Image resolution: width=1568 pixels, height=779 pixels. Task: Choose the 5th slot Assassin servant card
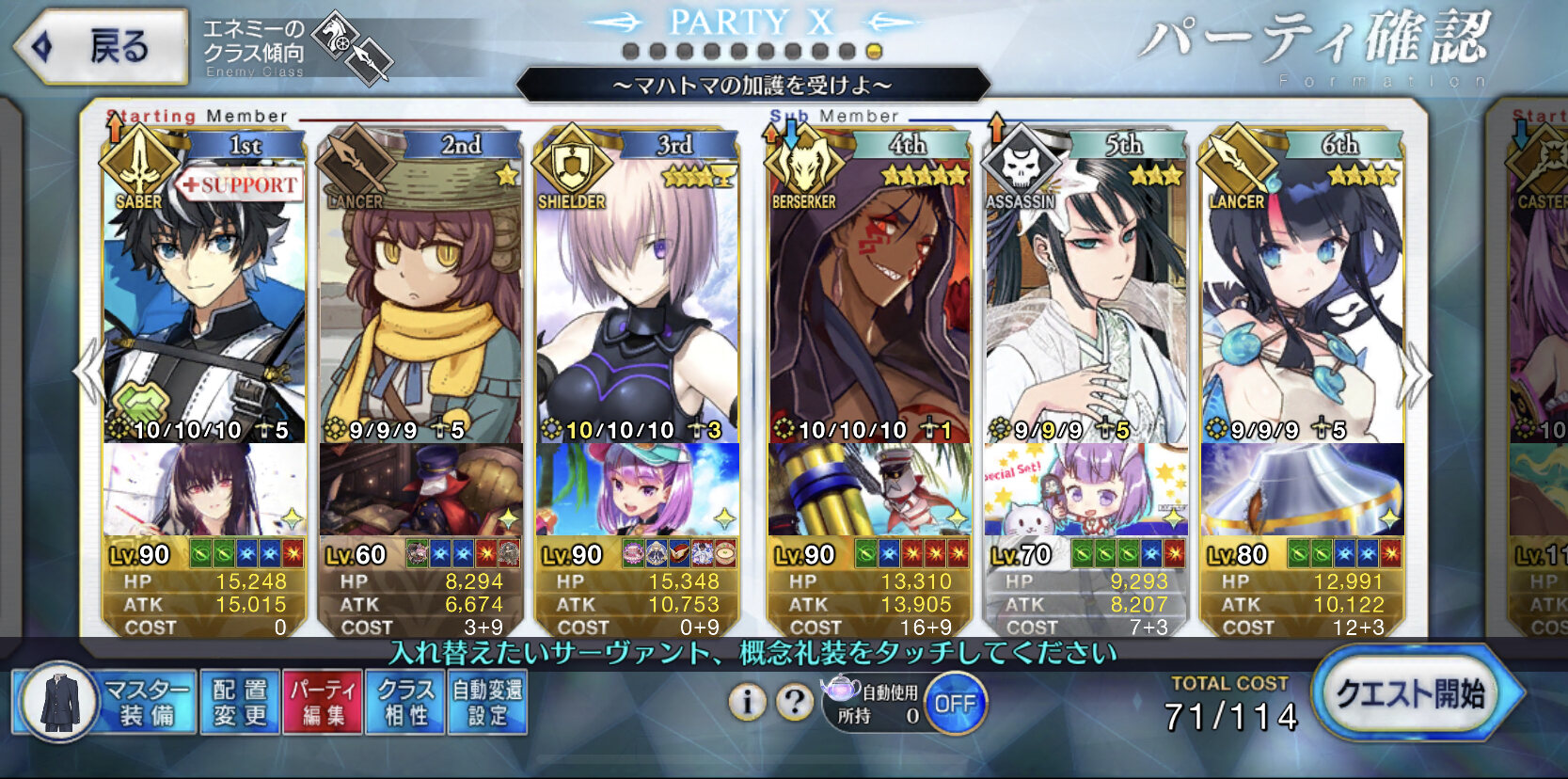click(x=1085, y=301)
